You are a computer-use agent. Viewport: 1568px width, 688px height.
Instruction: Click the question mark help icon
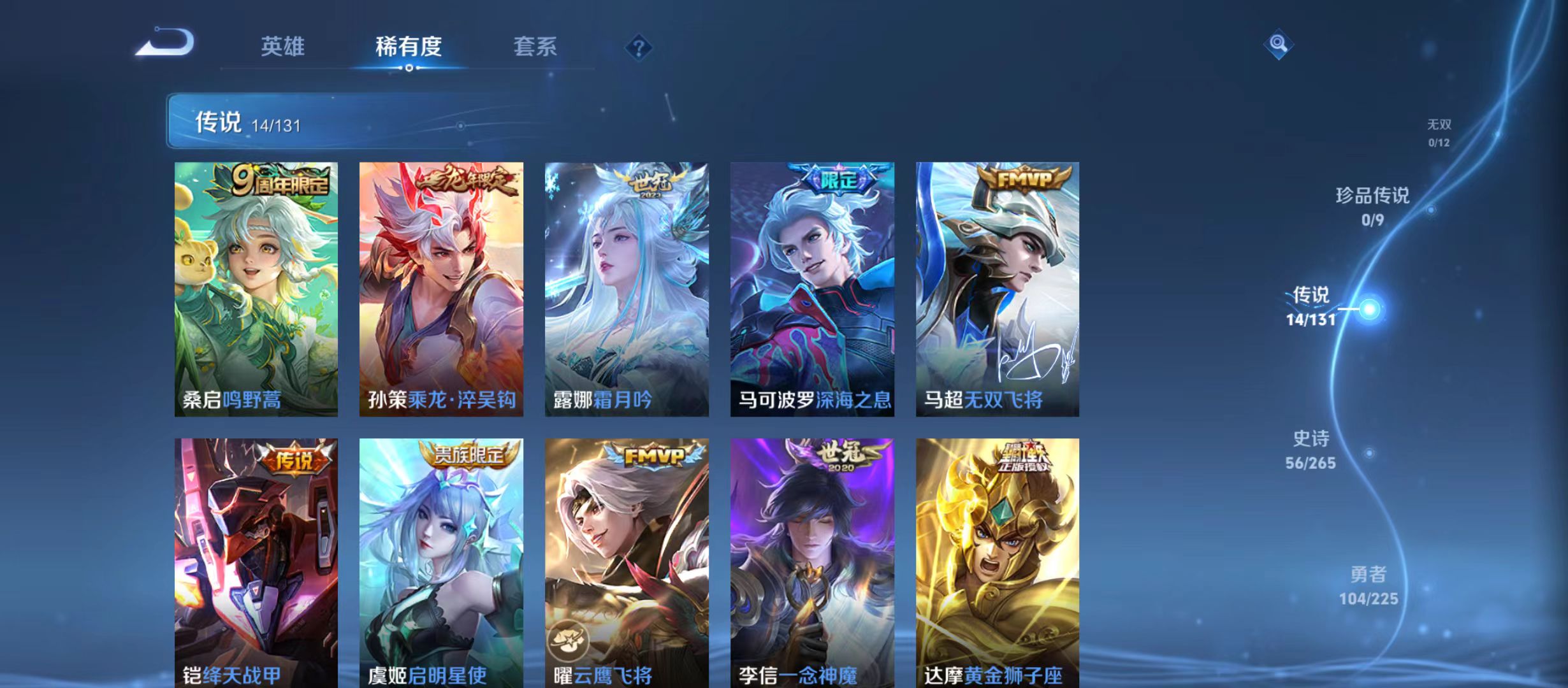pos(639,47)
